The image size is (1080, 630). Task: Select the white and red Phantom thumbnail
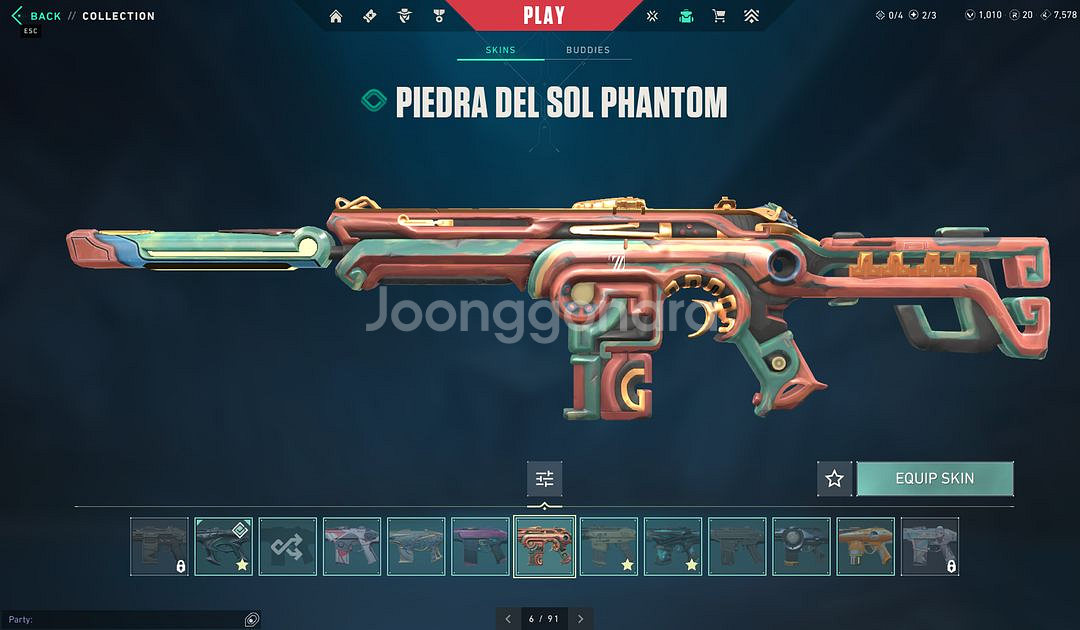[x=352, y=546]
